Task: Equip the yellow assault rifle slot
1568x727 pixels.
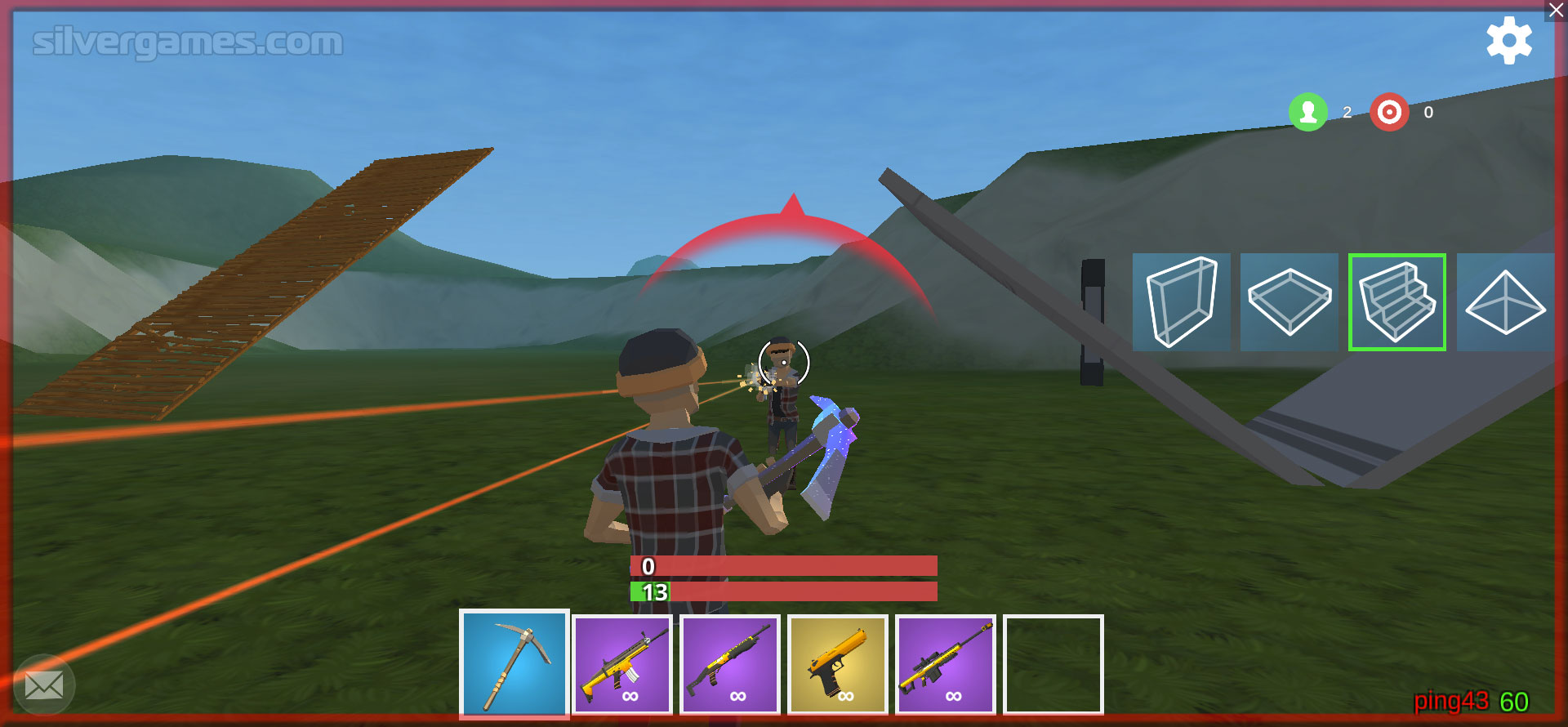Action: pos(622,665)
